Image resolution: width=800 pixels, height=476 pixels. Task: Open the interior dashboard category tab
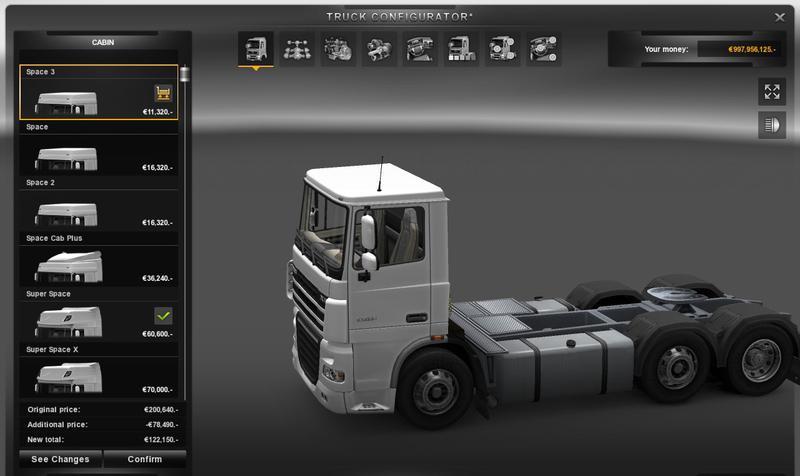(x=421, y=48)
